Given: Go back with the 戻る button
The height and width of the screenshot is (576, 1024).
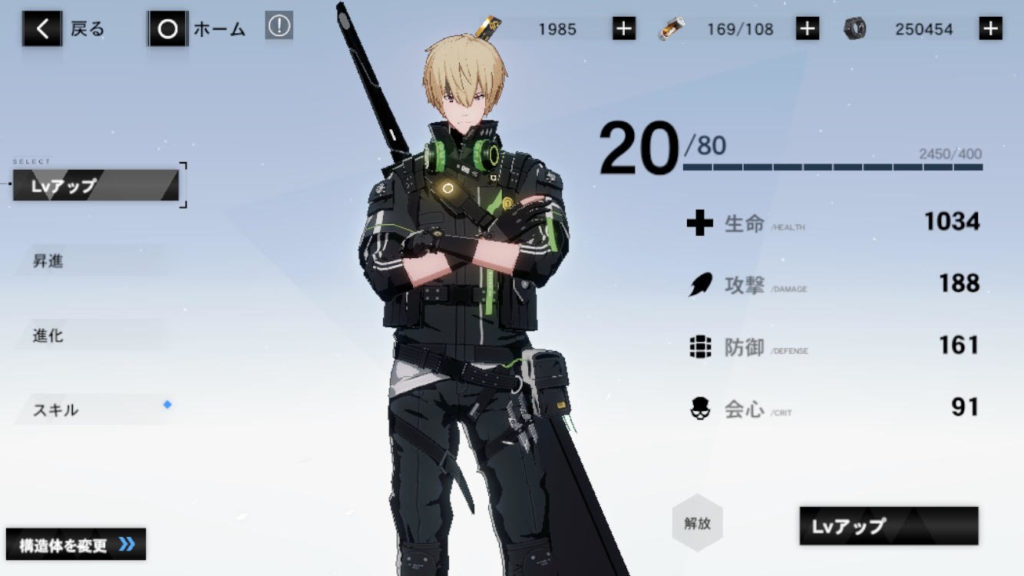Looking at the screenshot, I should (65, 29).
